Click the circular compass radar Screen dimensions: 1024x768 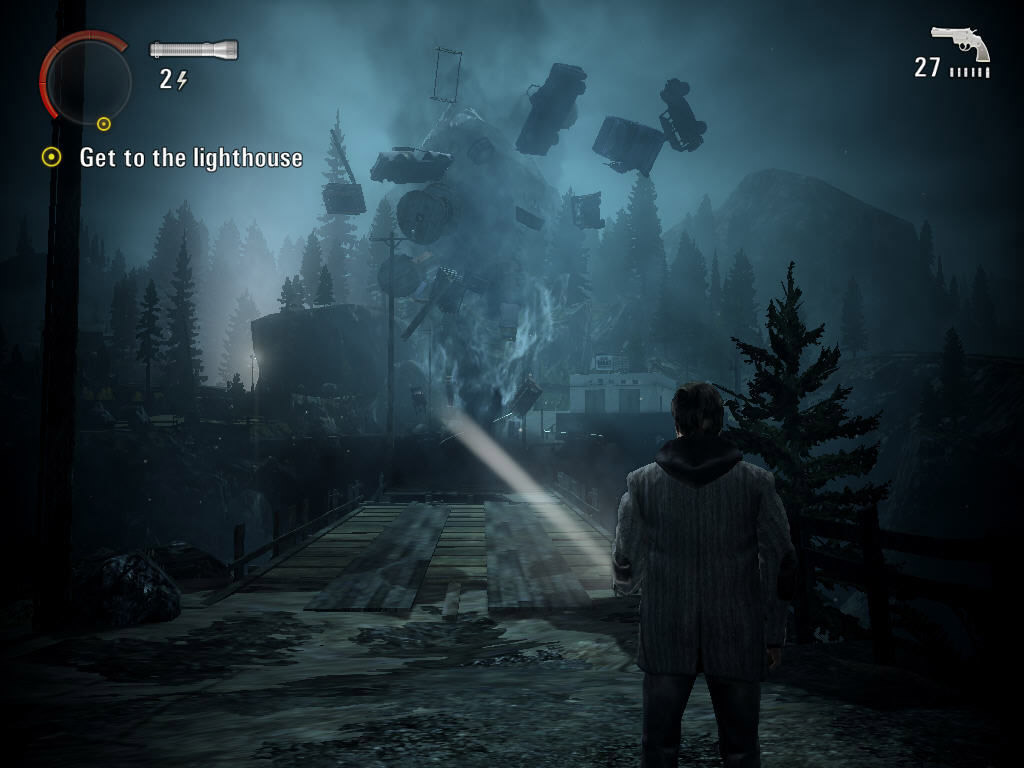[x=88, y=80]
